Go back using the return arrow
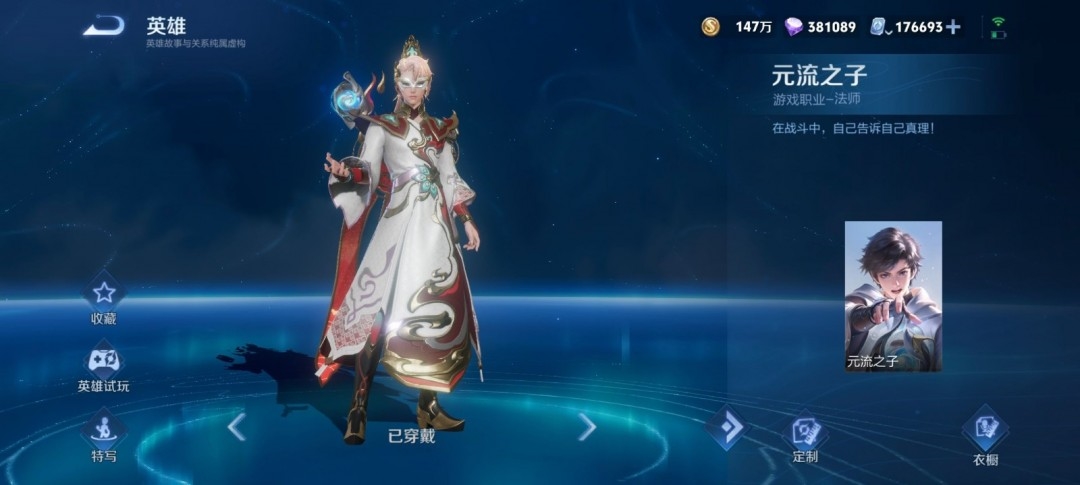The height and width of the screenshot is (485, 1080). [103, 27]
